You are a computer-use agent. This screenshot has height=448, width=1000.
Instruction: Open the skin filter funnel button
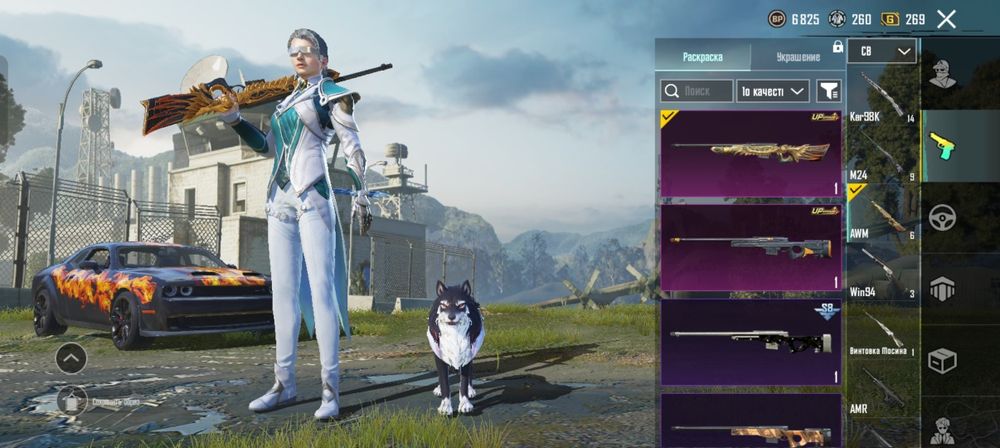[x=828, y=91]
